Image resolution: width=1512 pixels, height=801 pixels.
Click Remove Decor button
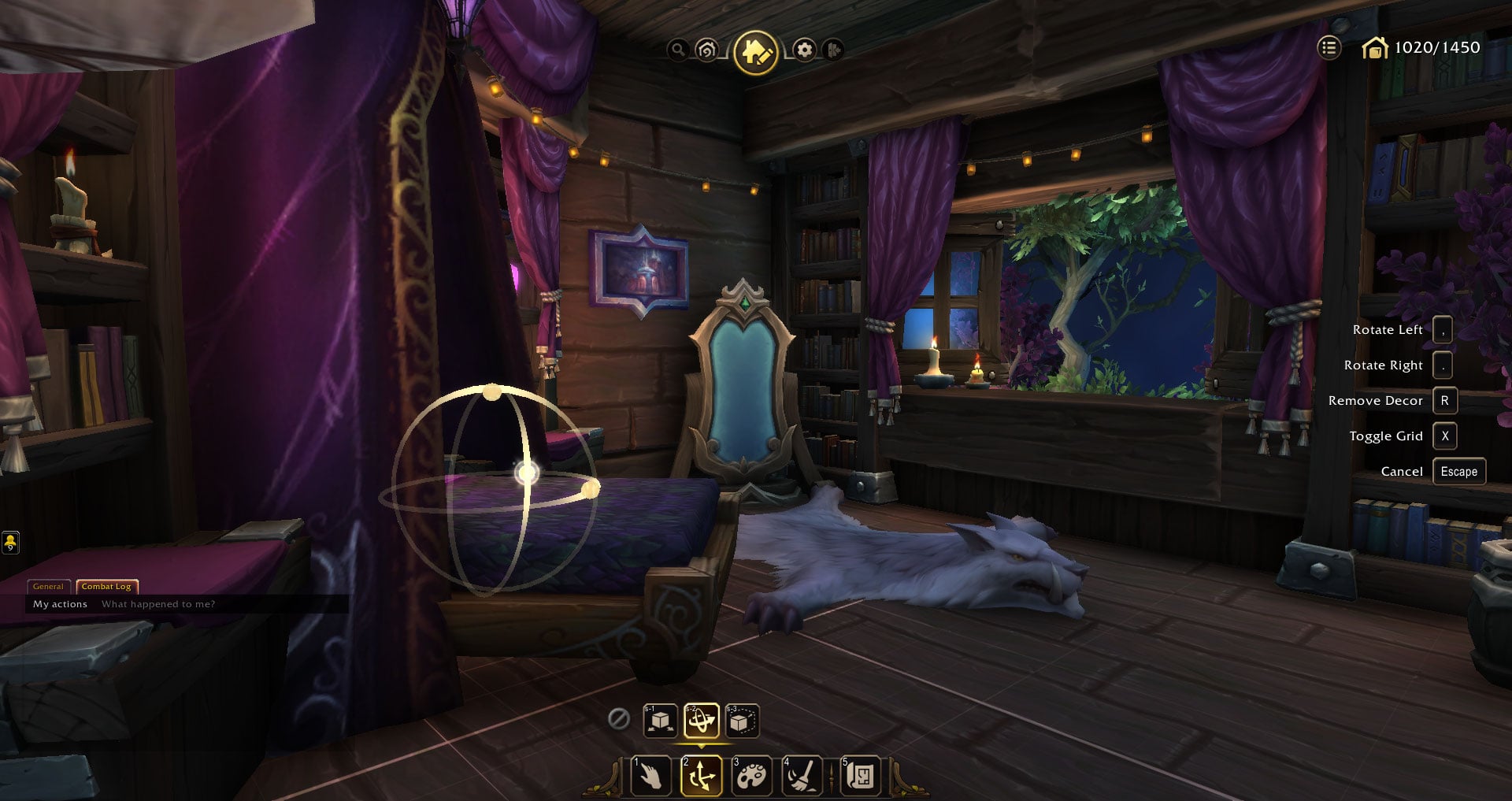(1445, 400)
